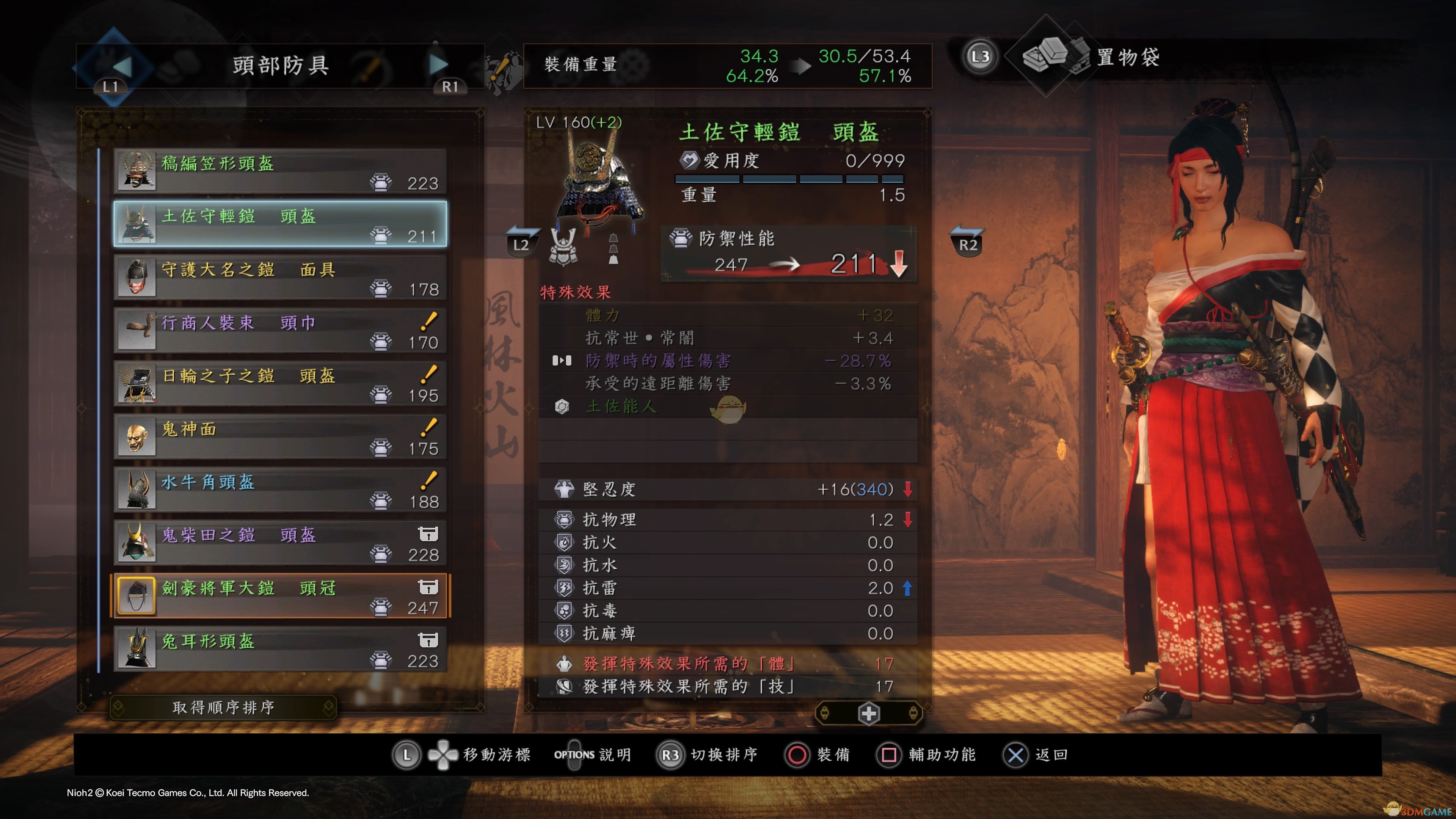Choose 土佐守輕鎧 頭盔 helmet row
Image resolution: width=1456 pixels, height=819 pixels.
[x=280, y=224]
